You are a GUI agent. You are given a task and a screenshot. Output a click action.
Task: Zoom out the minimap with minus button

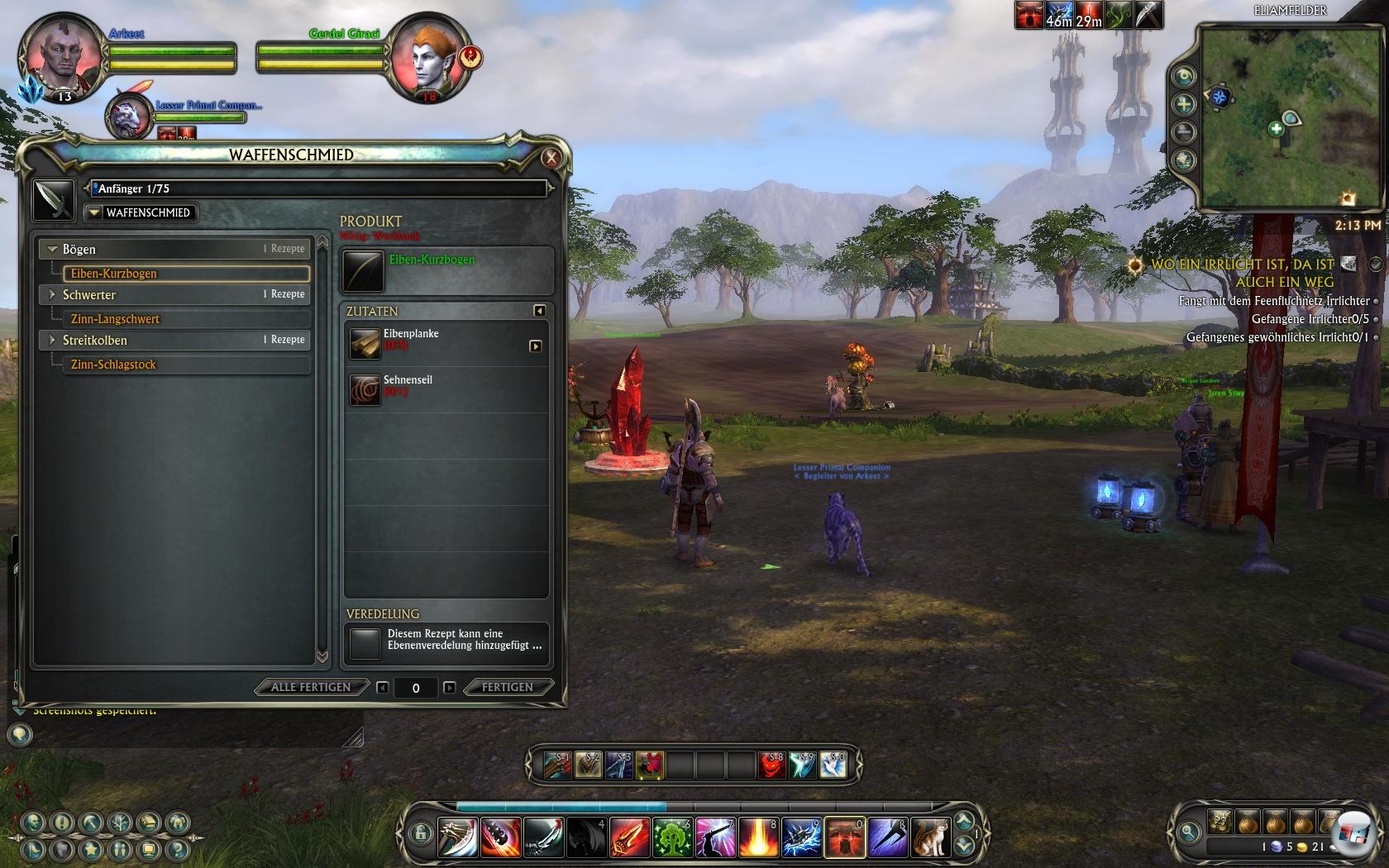pos(1184,132)
